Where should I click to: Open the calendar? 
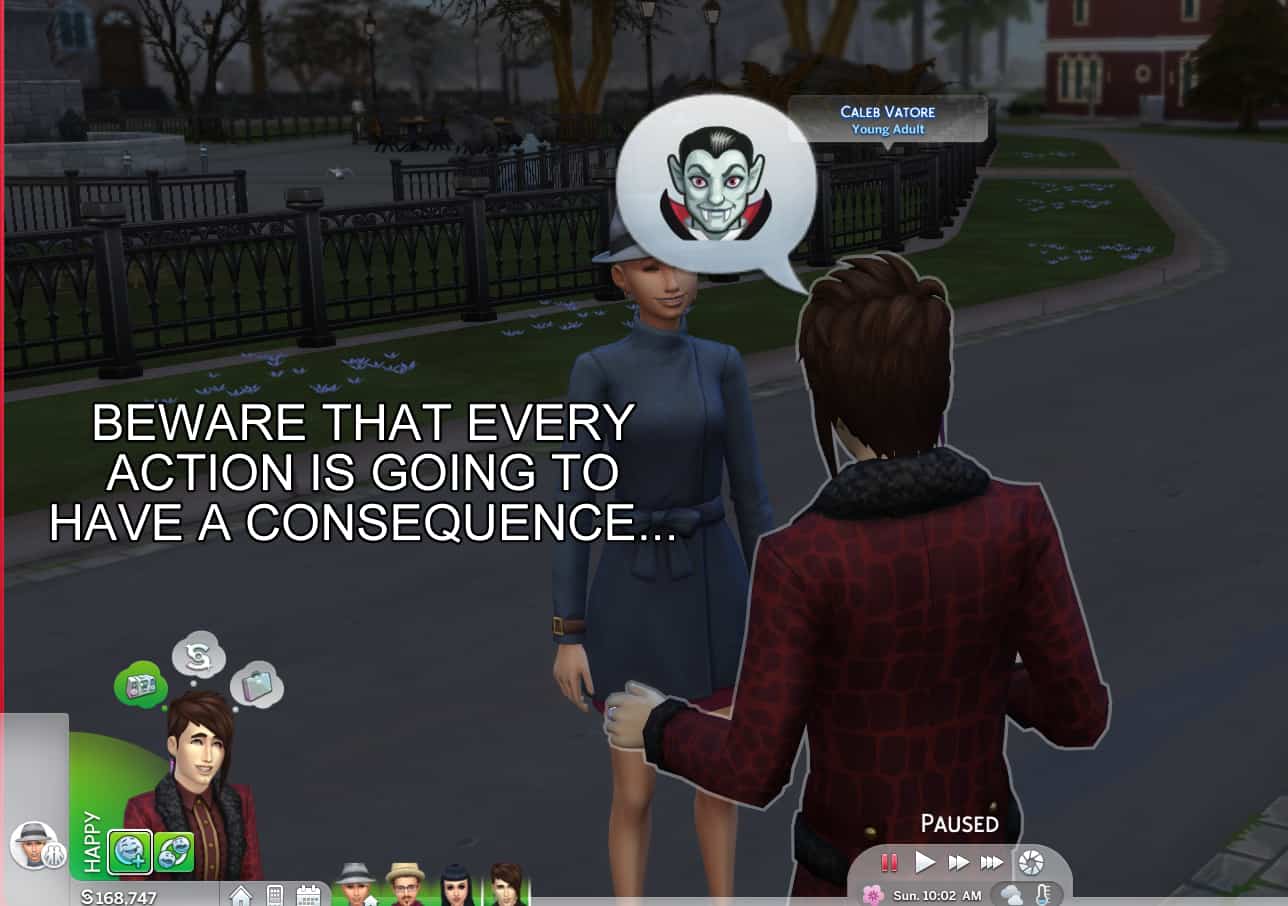(x=308, y=895)
